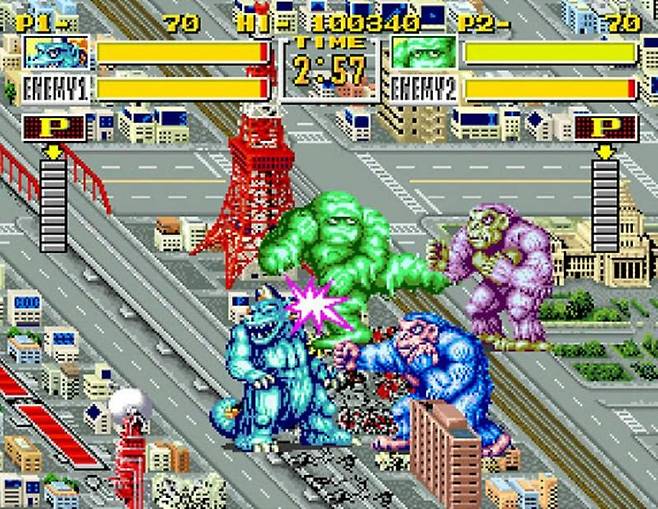The height and width of the screenshot is (509, 658).
Task: Click the right P power gauge icon
Action: [x=606, y=128]
